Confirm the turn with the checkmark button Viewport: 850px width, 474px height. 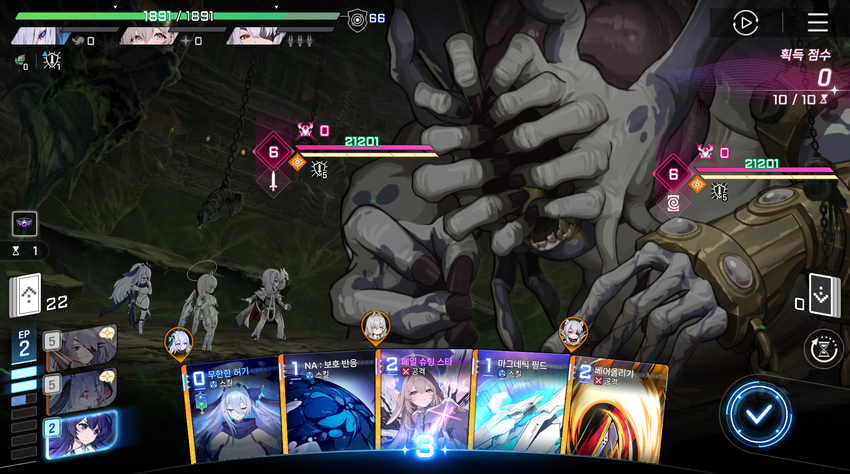pos(755,412)
